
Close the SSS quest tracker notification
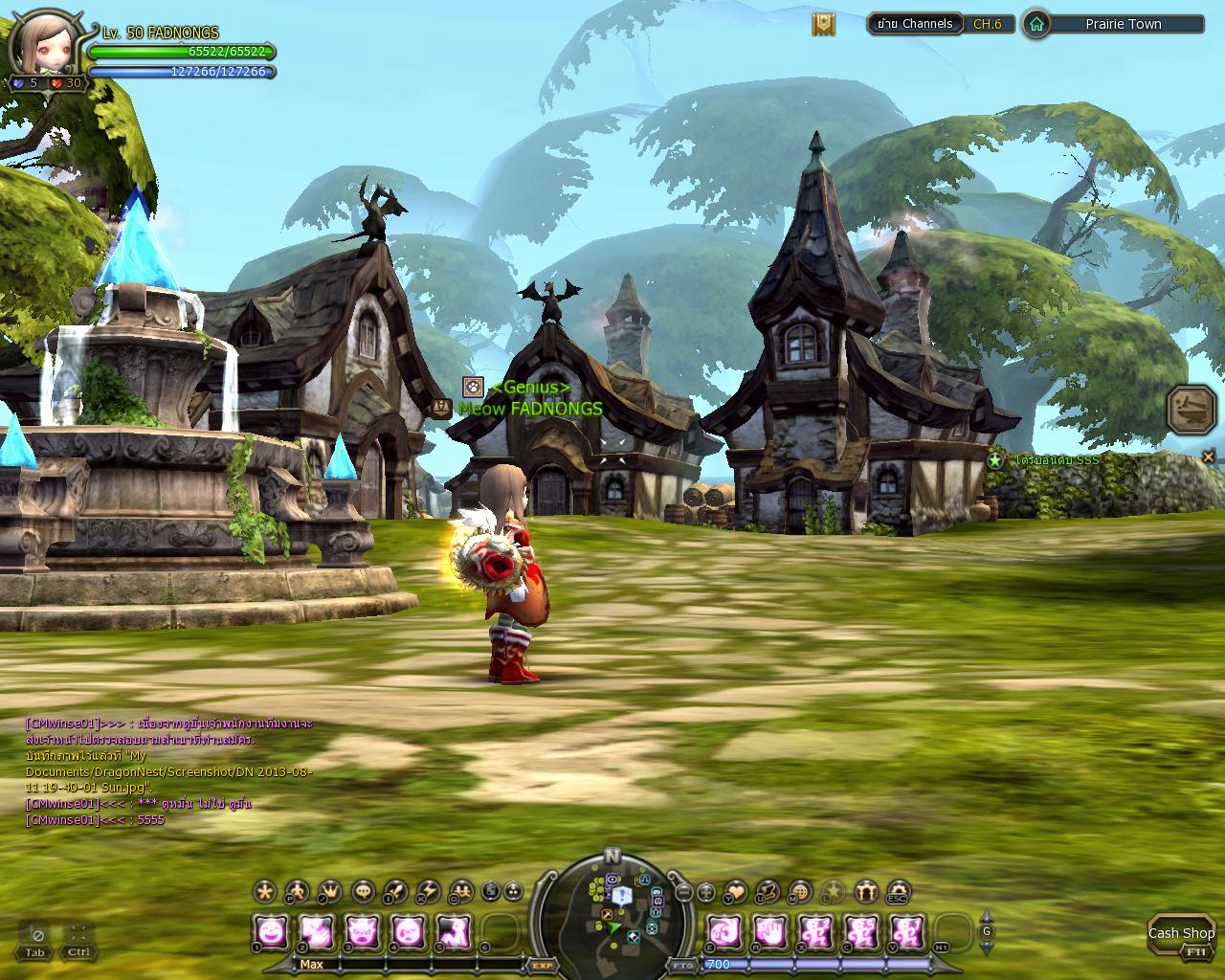click(1208, 456)
